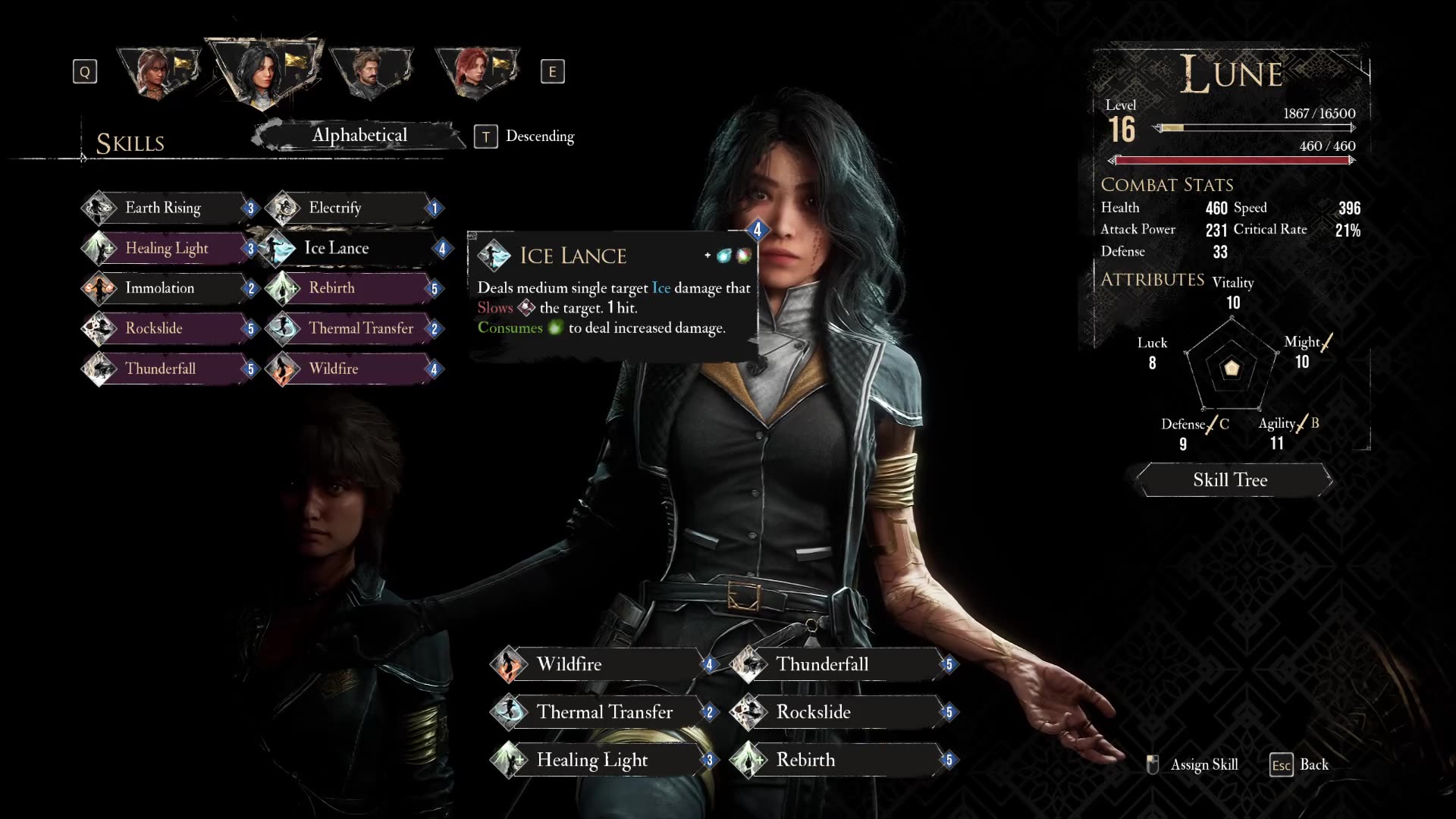This screenshot has width=1456, height=819.
Task: Click the equipped Rebirth slot at the bottom
Action: (838, 760)
